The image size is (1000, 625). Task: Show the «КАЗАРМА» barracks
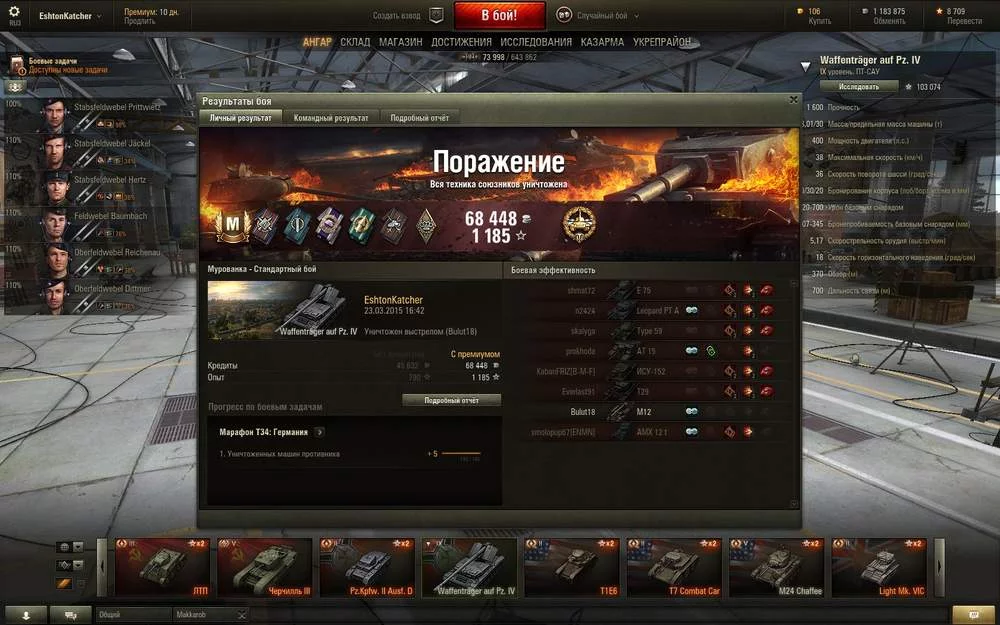603,42
